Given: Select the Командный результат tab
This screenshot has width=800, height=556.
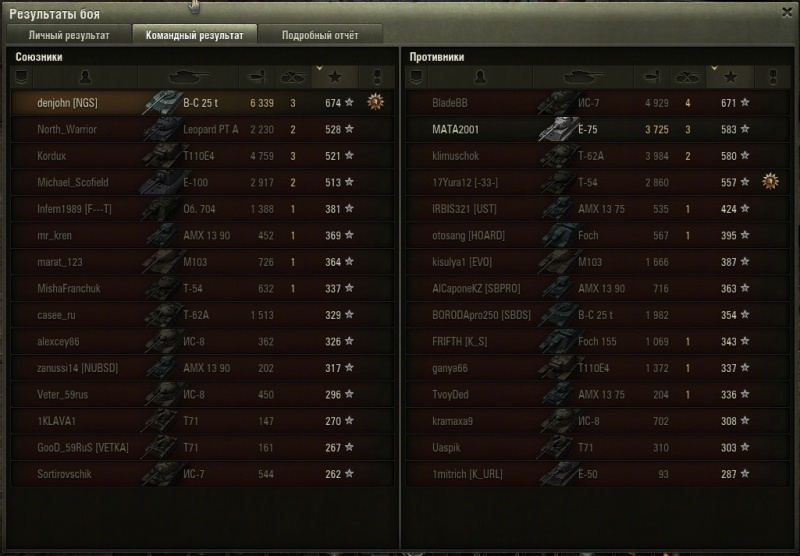Looking at the screenshot, I should (x=194, y=35).
